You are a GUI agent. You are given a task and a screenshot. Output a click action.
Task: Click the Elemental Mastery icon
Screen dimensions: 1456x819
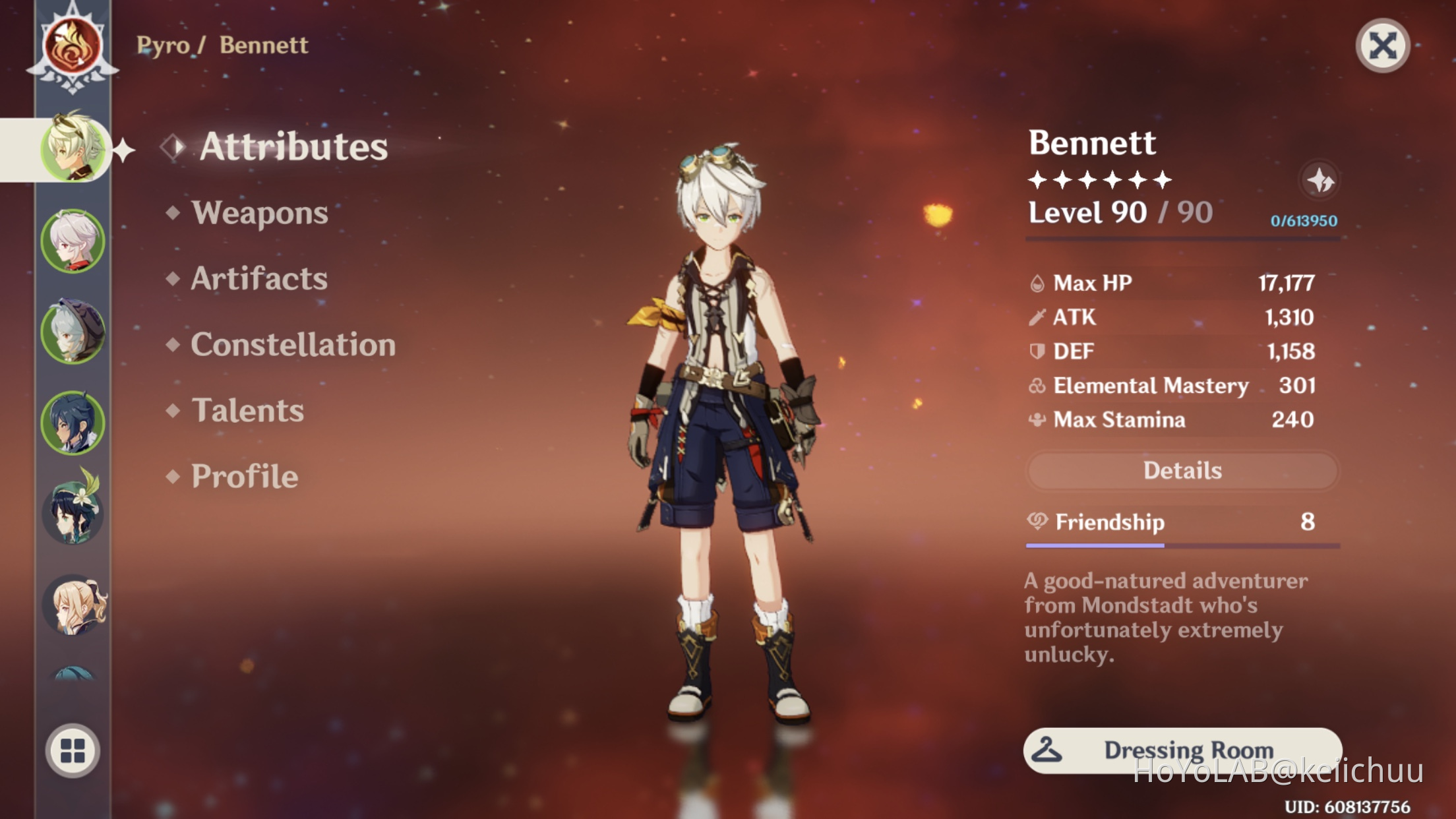(1037, 386)
